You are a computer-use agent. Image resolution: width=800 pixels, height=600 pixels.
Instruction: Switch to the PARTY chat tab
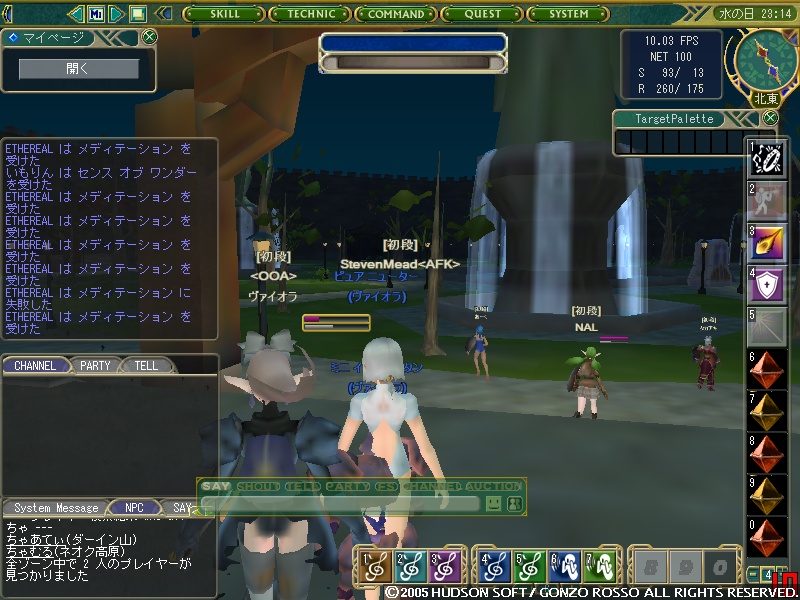click(95, 366)
